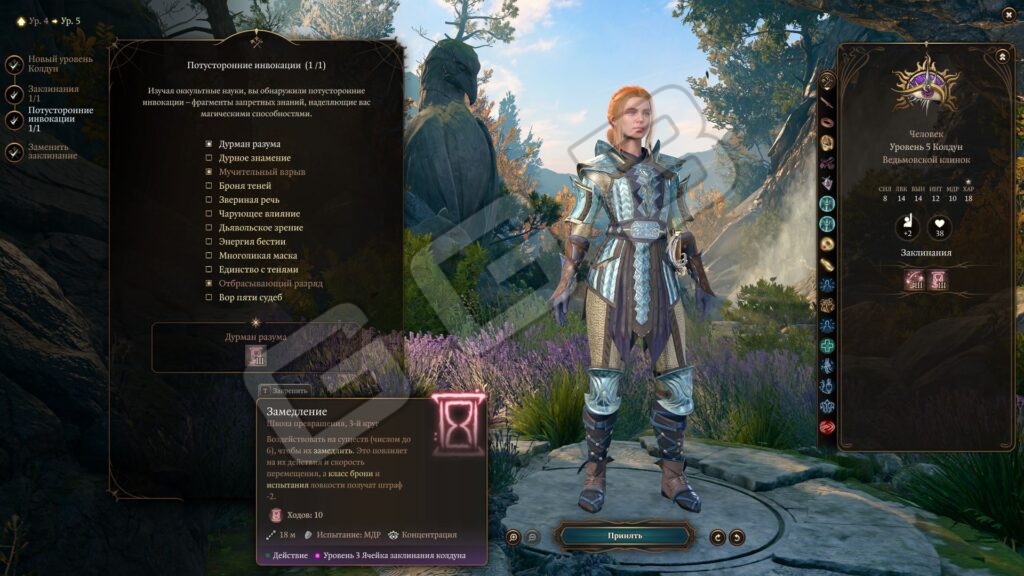
Task: Choose the Броня теней invocation
Action: [x=209, y=186]
